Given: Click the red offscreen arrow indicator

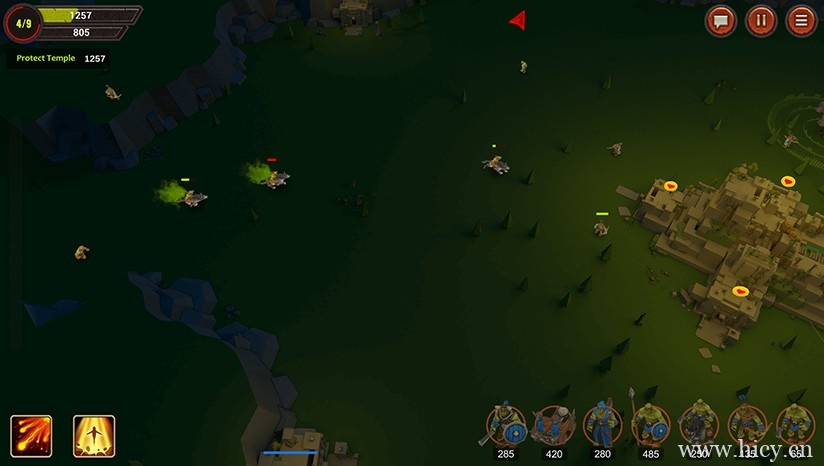Looking at the screenshot, I should click(x=517, y=20).
